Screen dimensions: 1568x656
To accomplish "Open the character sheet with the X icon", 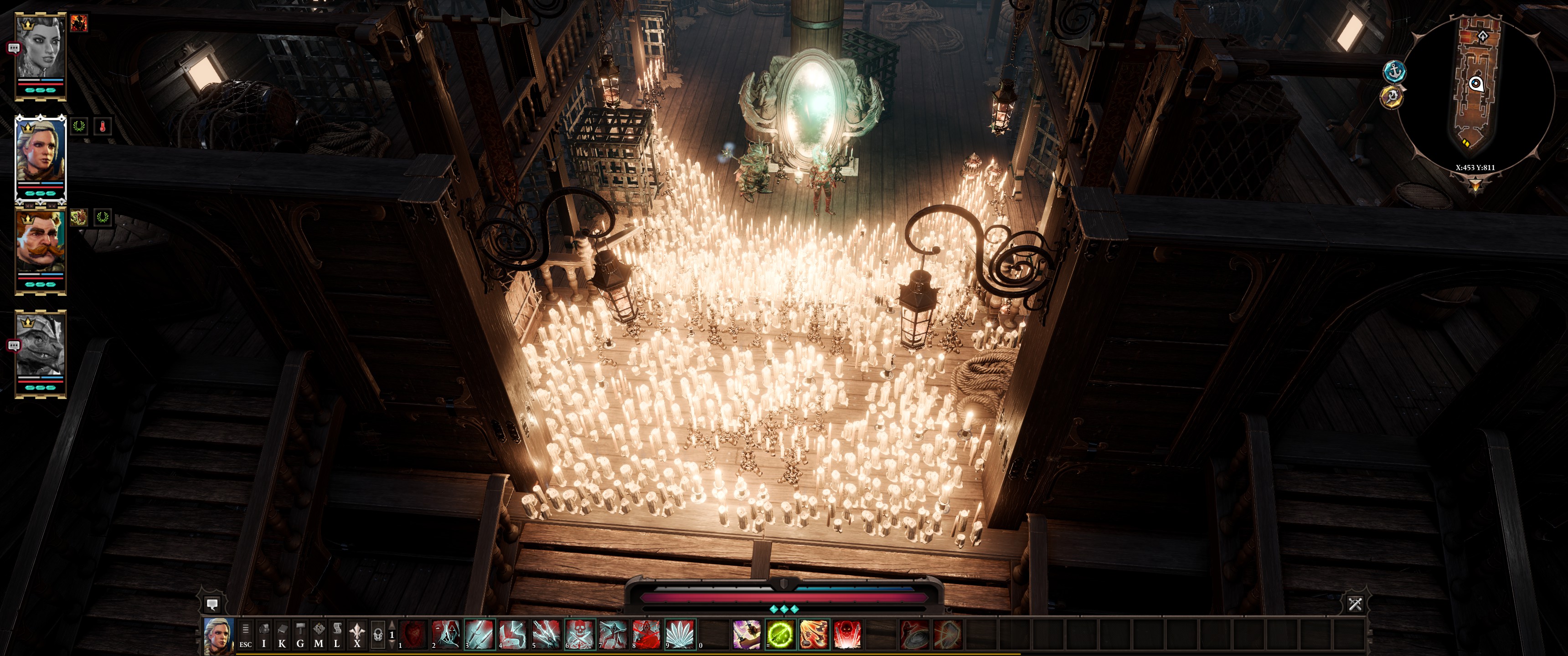I will pos(357,635).
